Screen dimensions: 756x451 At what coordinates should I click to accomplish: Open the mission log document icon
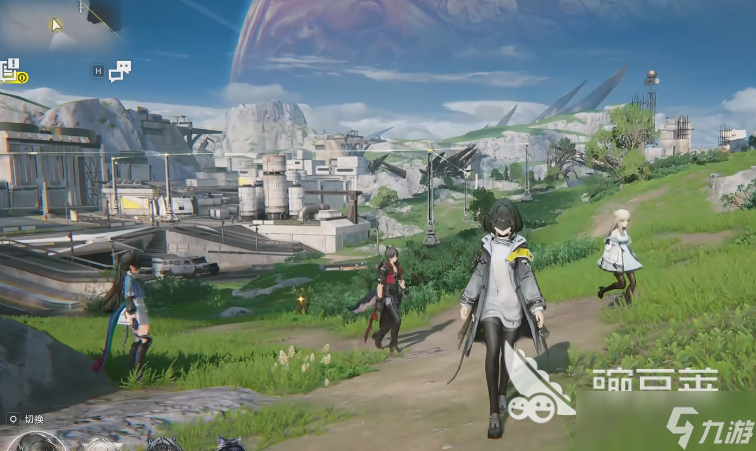pyautogui.click(x=10, y=70)
